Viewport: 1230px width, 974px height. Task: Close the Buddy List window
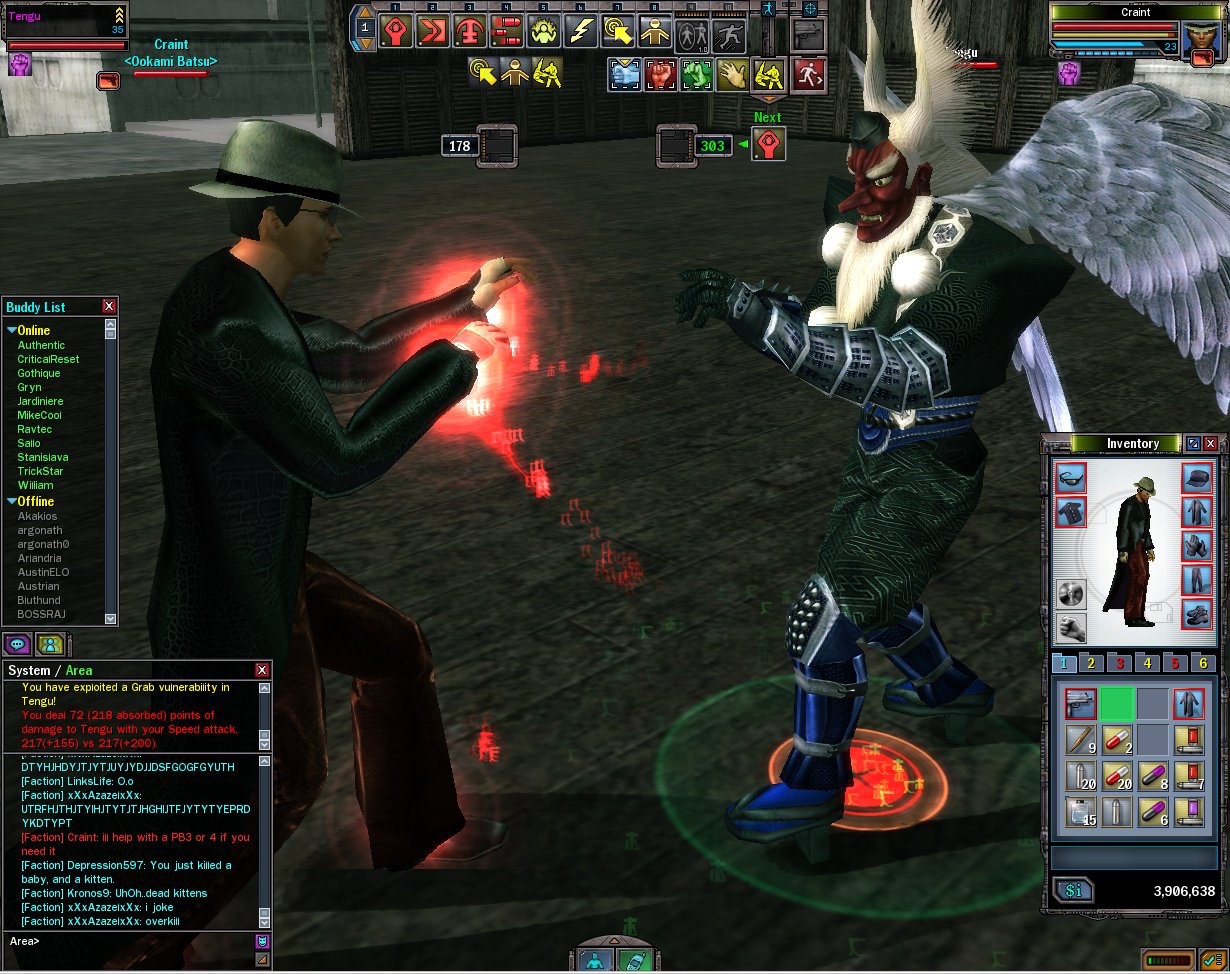[109, 307]
